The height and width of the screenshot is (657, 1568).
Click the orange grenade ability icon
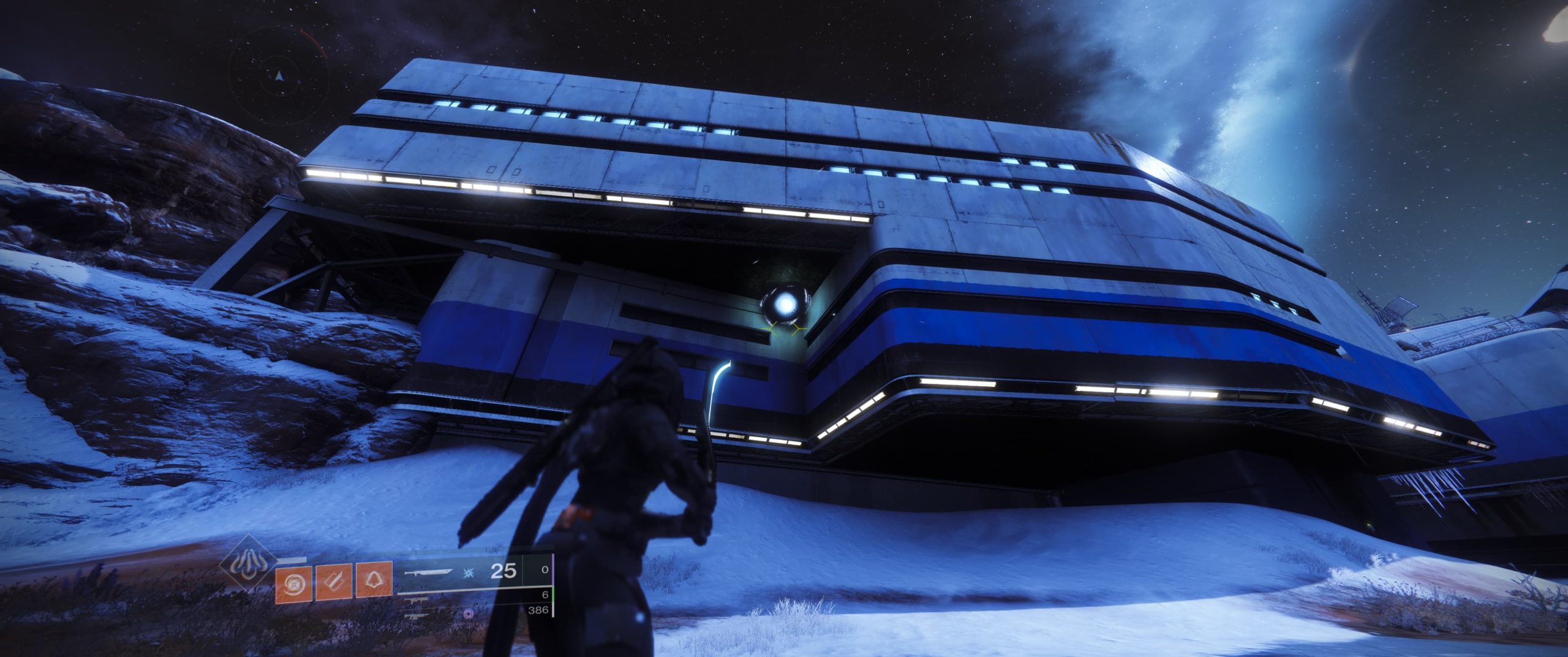(293, 582)
